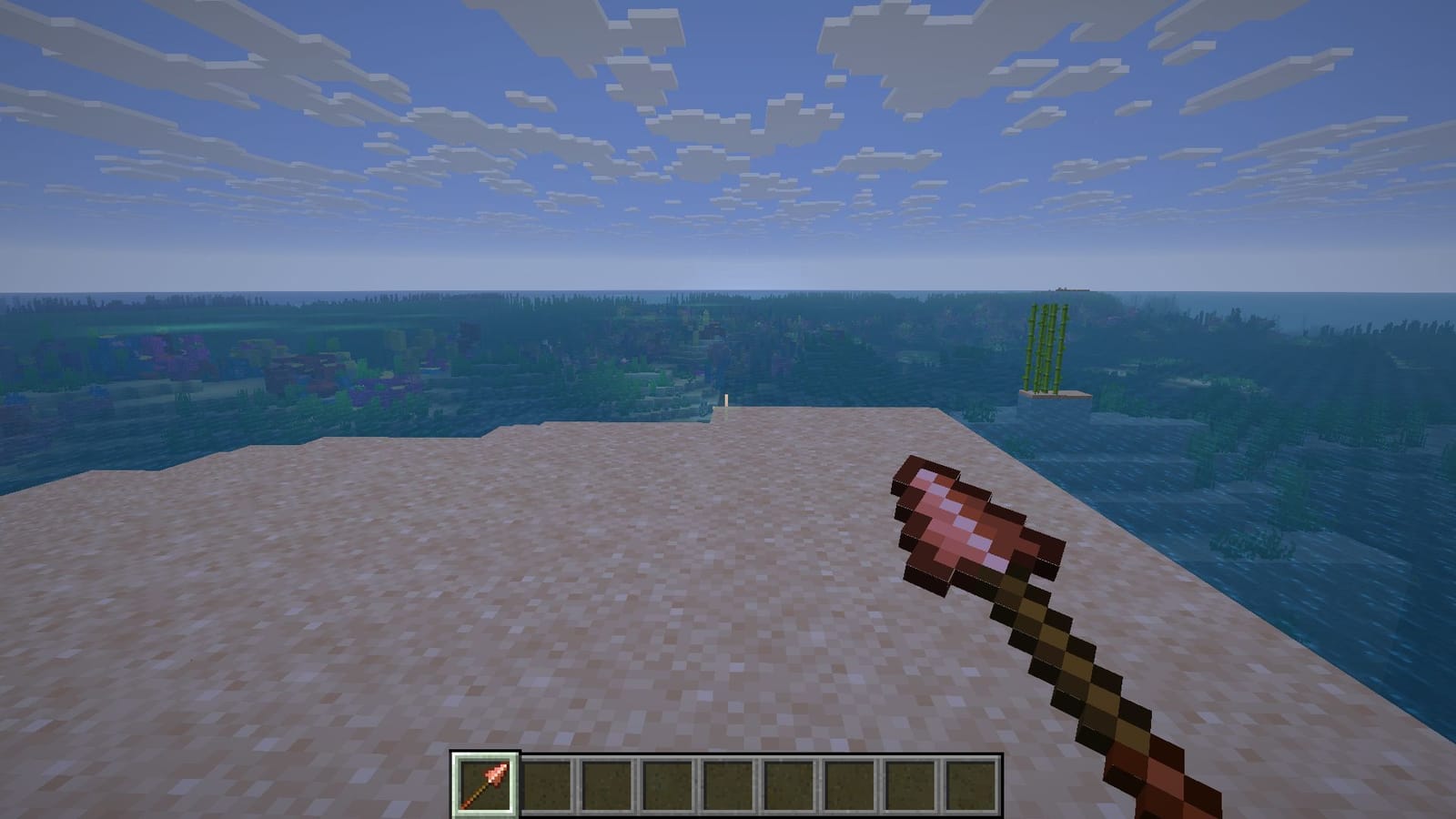Click the eighth hotbar slot
The image size is (1456, 819).
[912, 784]
